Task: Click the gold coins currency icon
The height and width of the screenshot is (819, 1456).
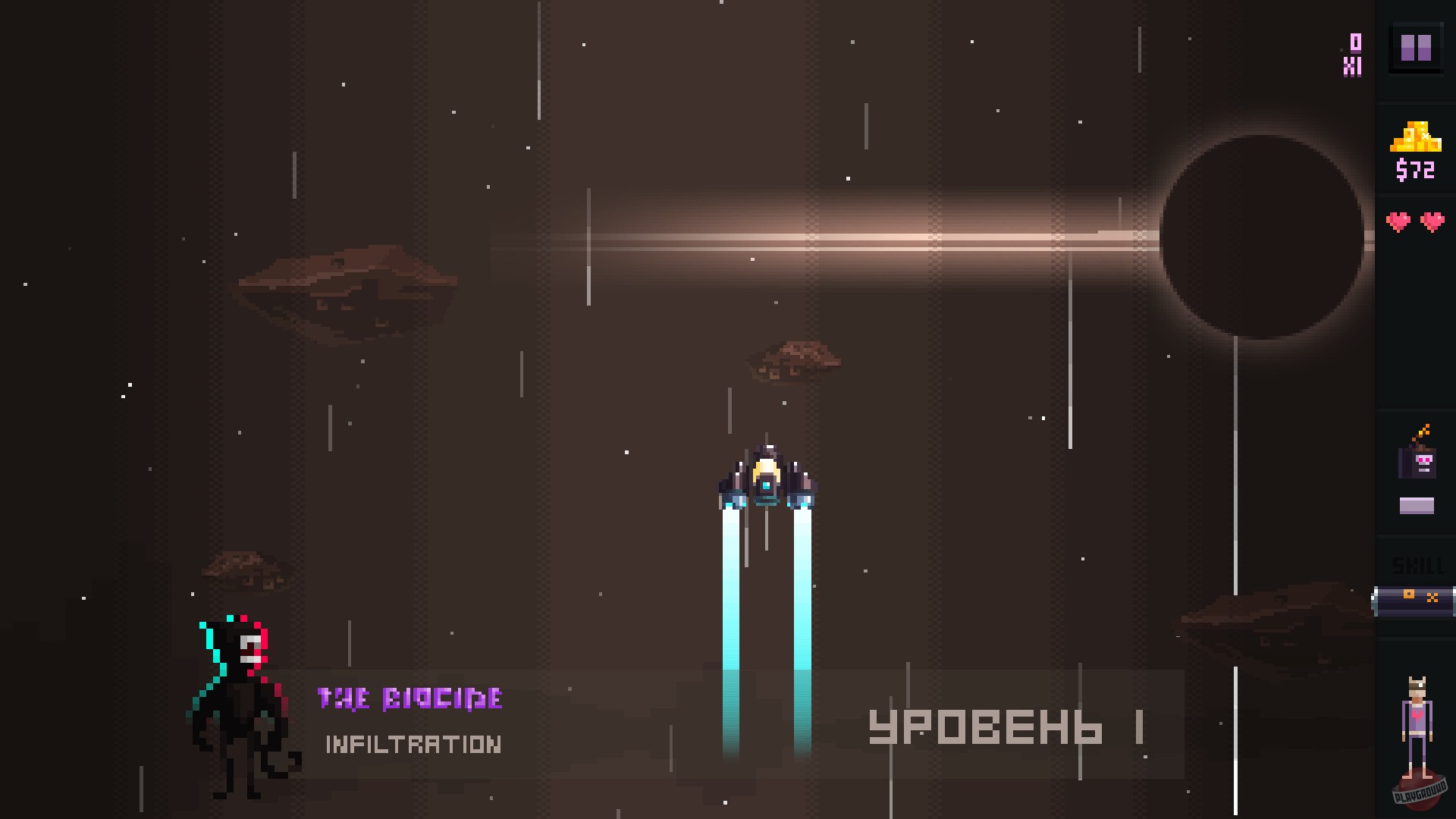Action: pyautogui.click(x=1417, y=138)
